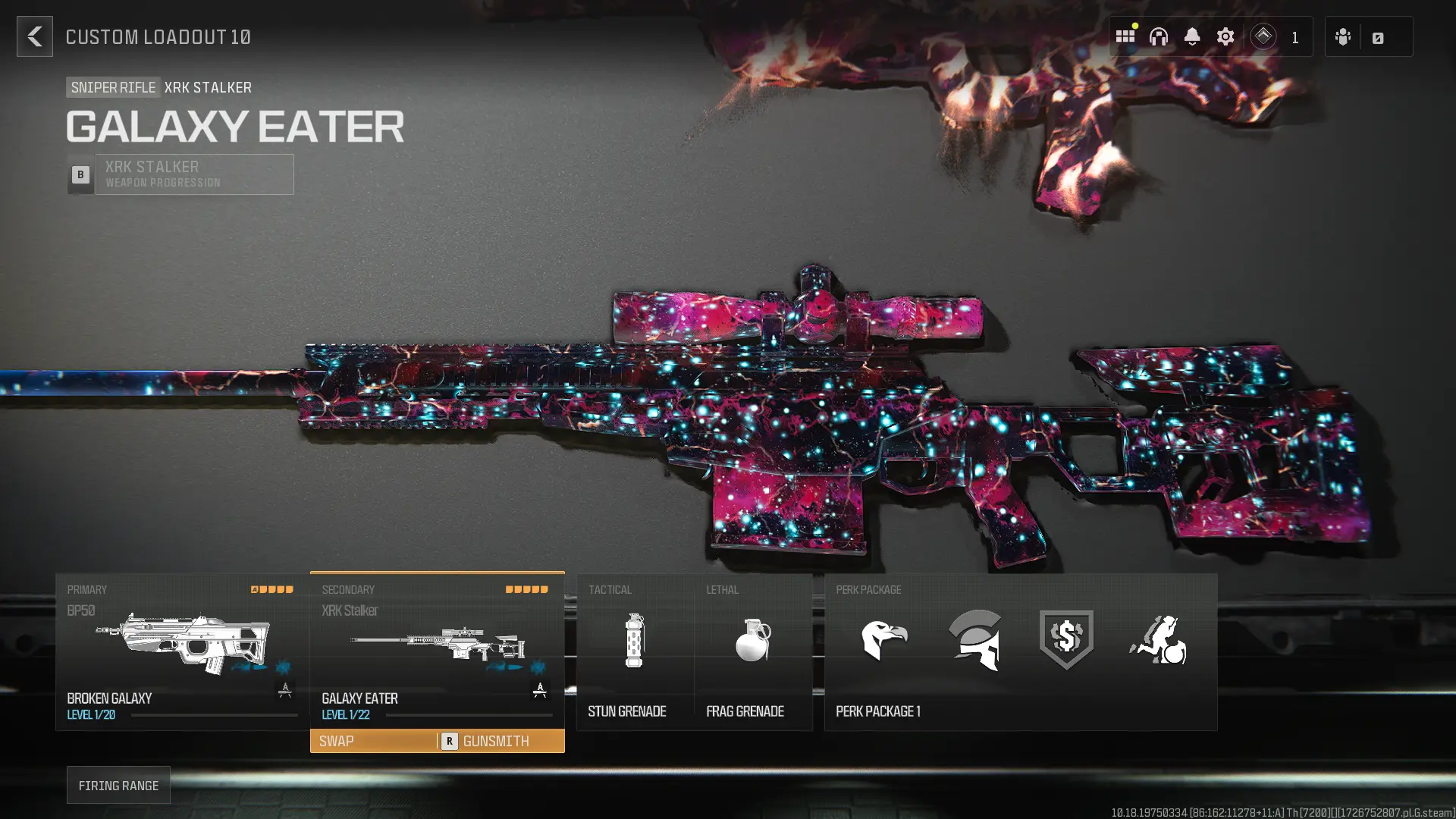Open the notifications bell icon
This screenshot has width=1456, height=819.
(1192, 36)
